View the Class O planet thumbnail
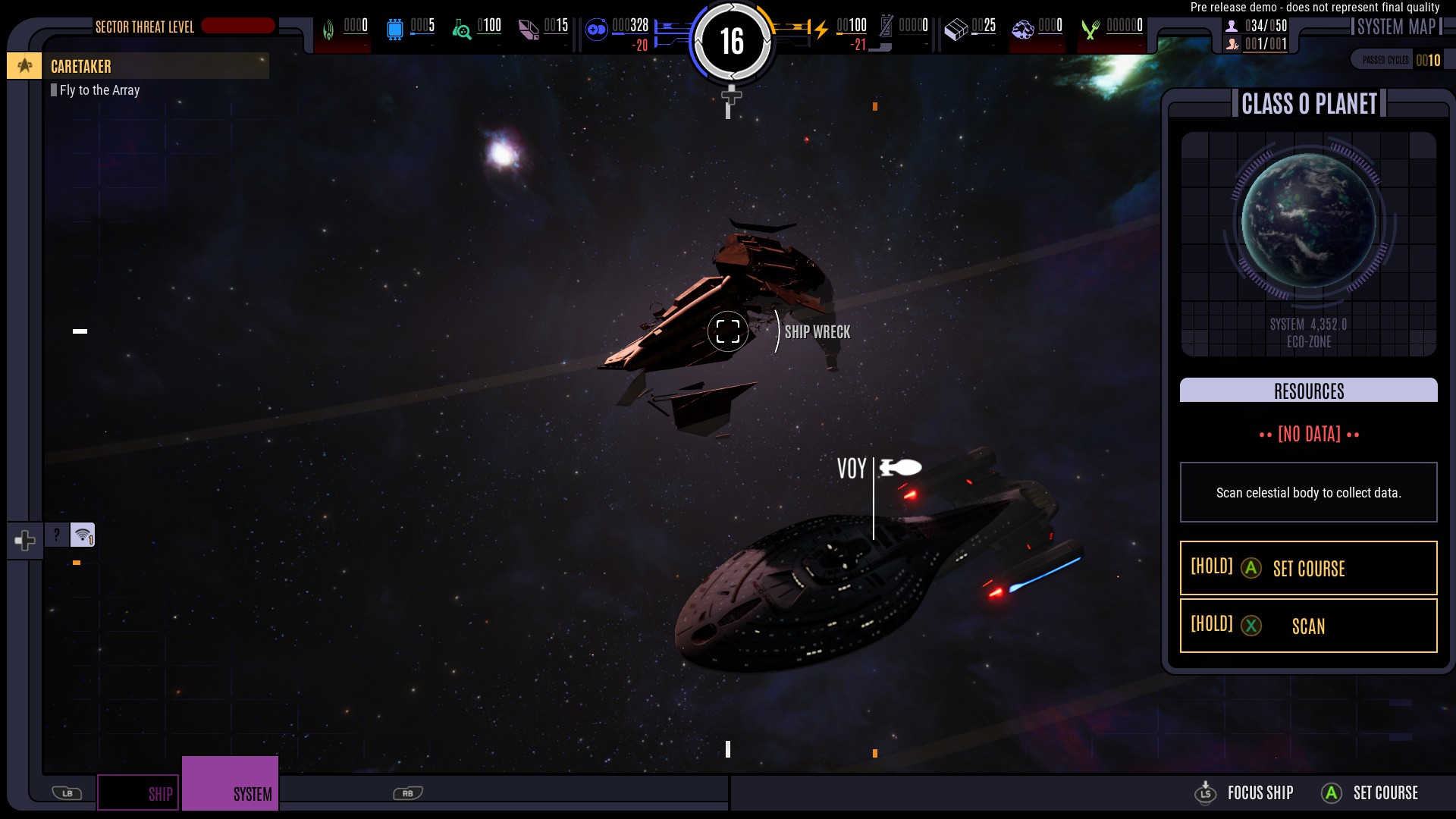The height and width of the screenshot is (819, 1456). pyautogui.click(x=1308, y=221)
